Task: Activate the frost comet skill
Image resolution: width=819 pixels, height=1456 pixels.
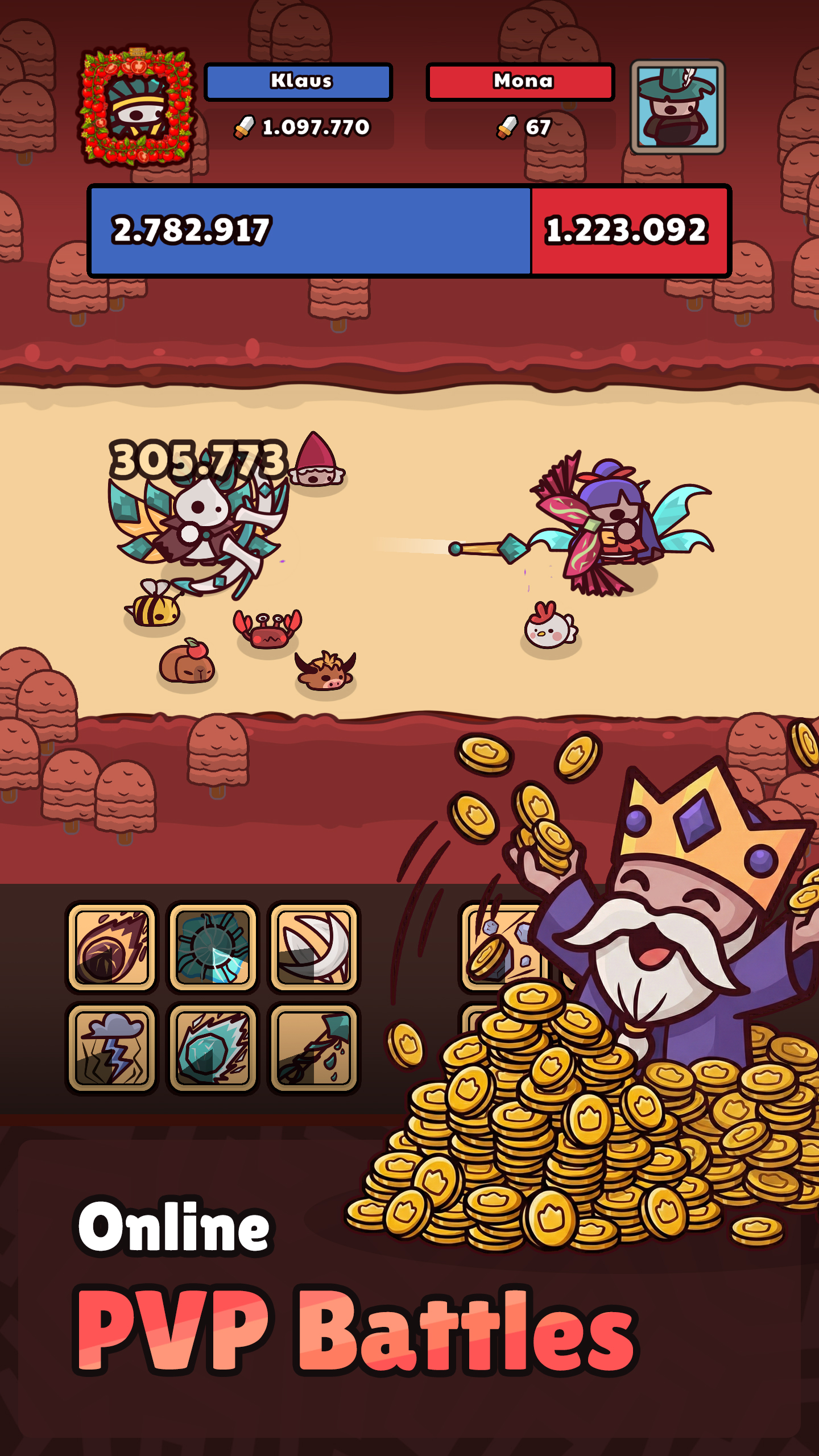Action: pyautogui.click(x=211, y=1049)
